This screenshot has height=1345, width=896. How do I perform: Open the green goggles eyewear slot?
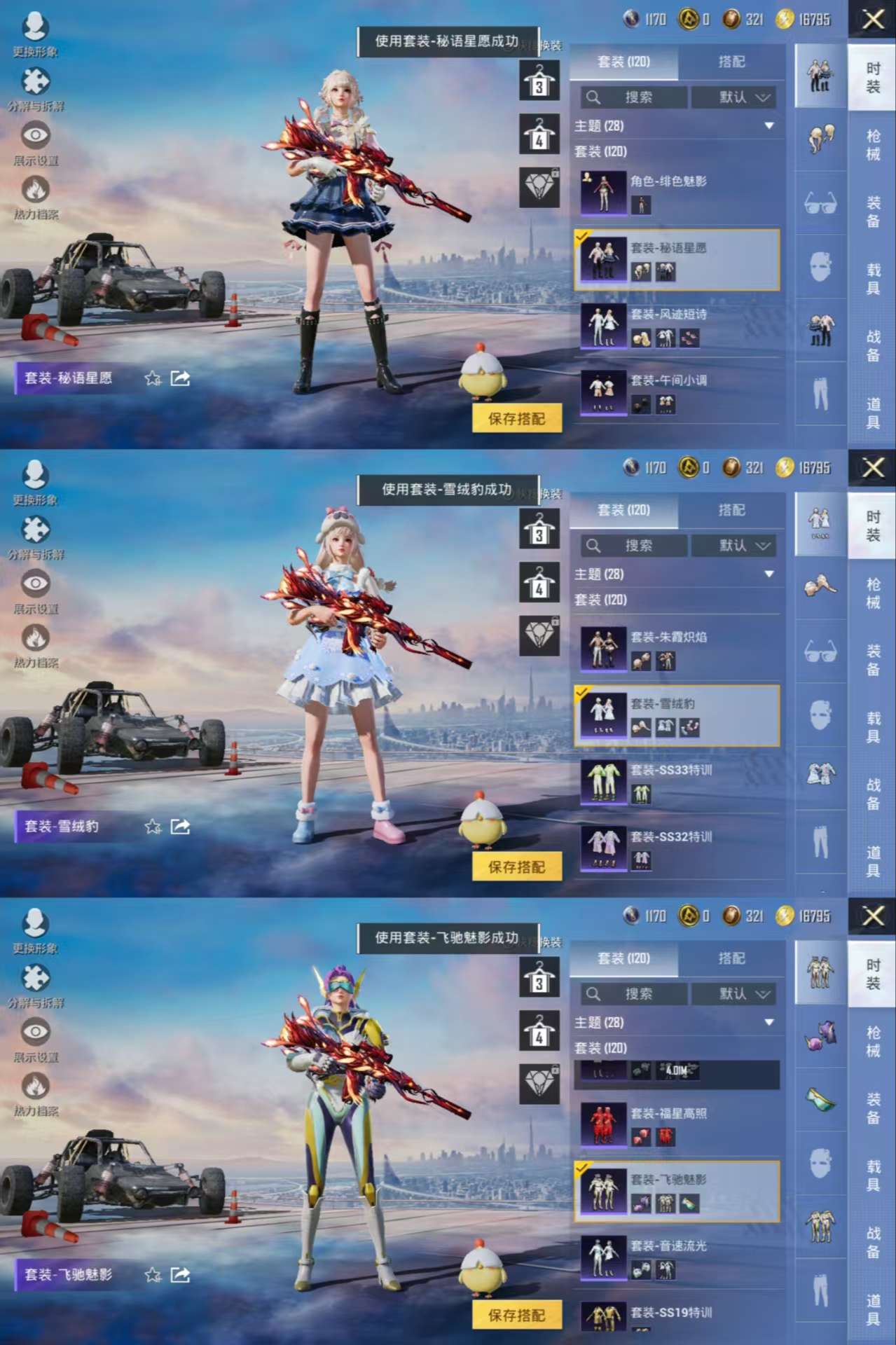pyautogui.click(x=820, y=1100)
